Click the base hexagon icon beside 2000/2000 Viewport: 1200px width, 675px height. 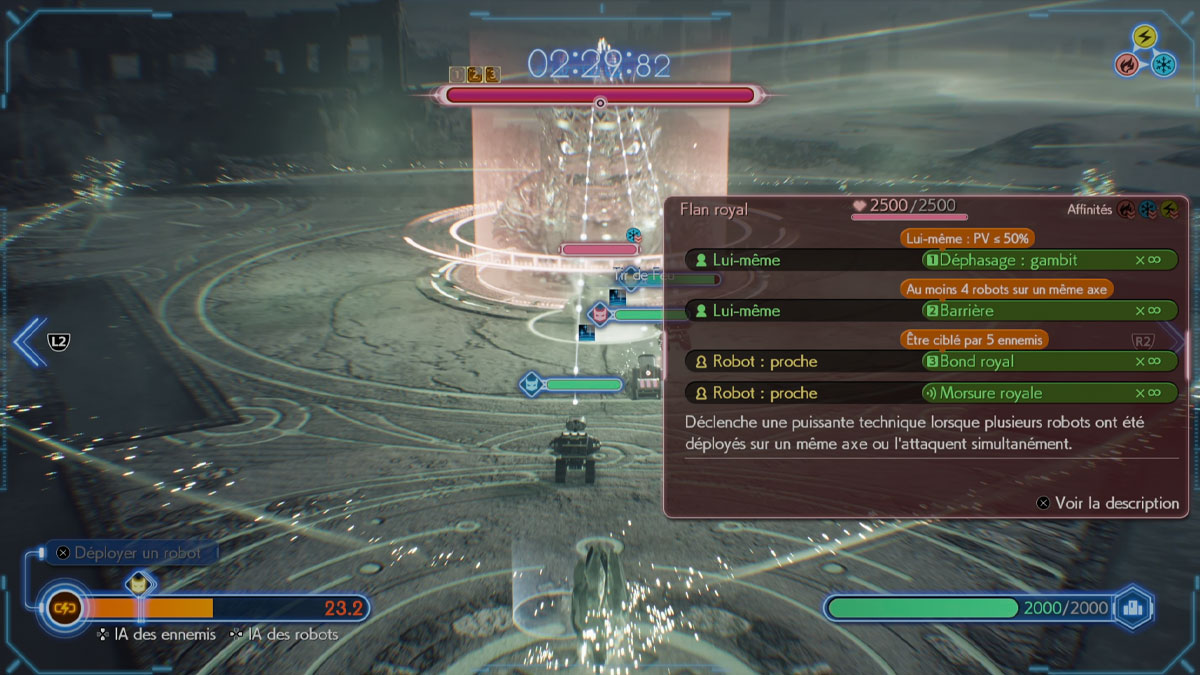[x=1132, y=607]
